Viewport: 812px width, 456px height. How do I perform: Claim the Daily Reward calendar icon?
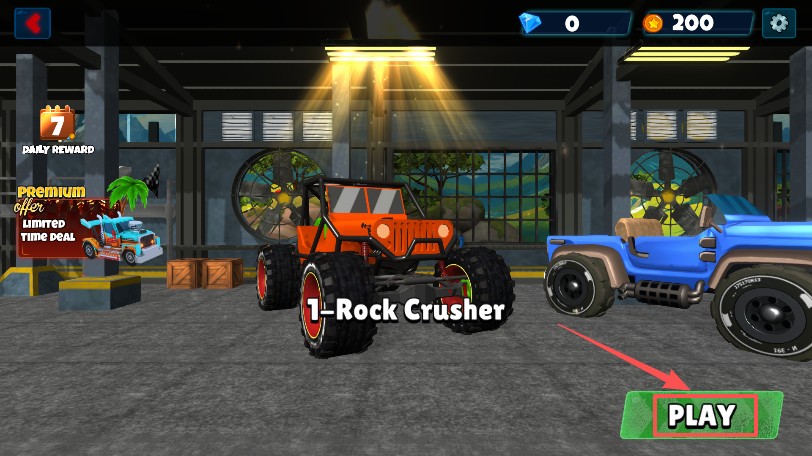click(x=58, y=127)
